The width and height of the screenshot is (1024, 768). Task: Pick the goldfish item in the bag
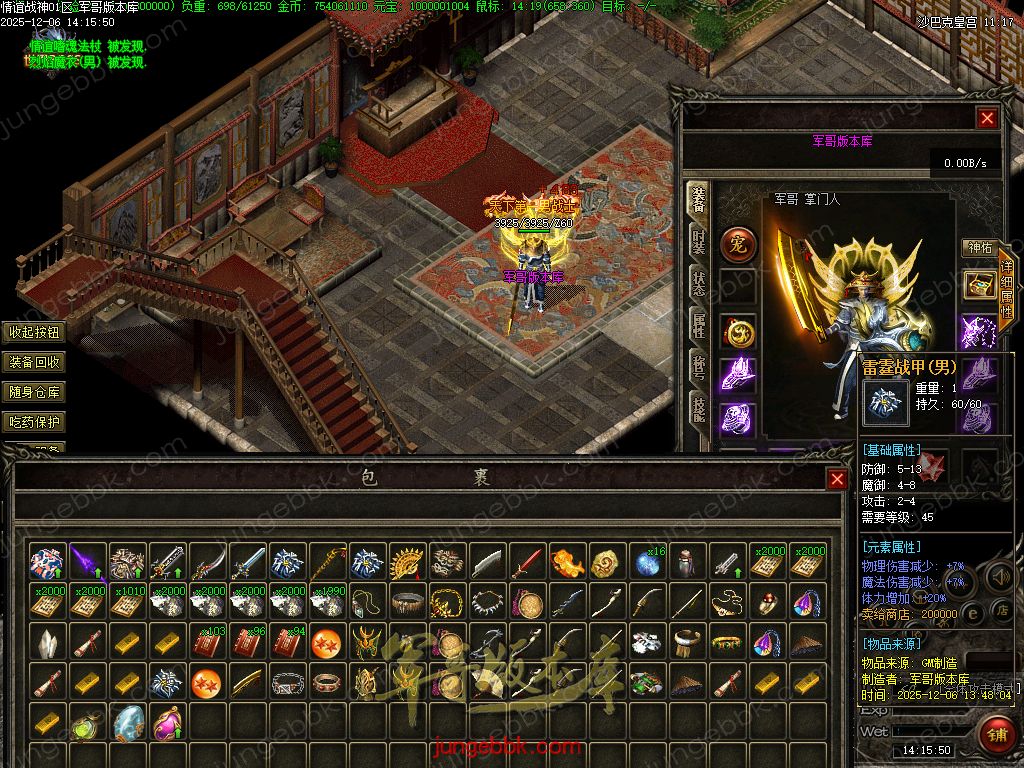568,563
